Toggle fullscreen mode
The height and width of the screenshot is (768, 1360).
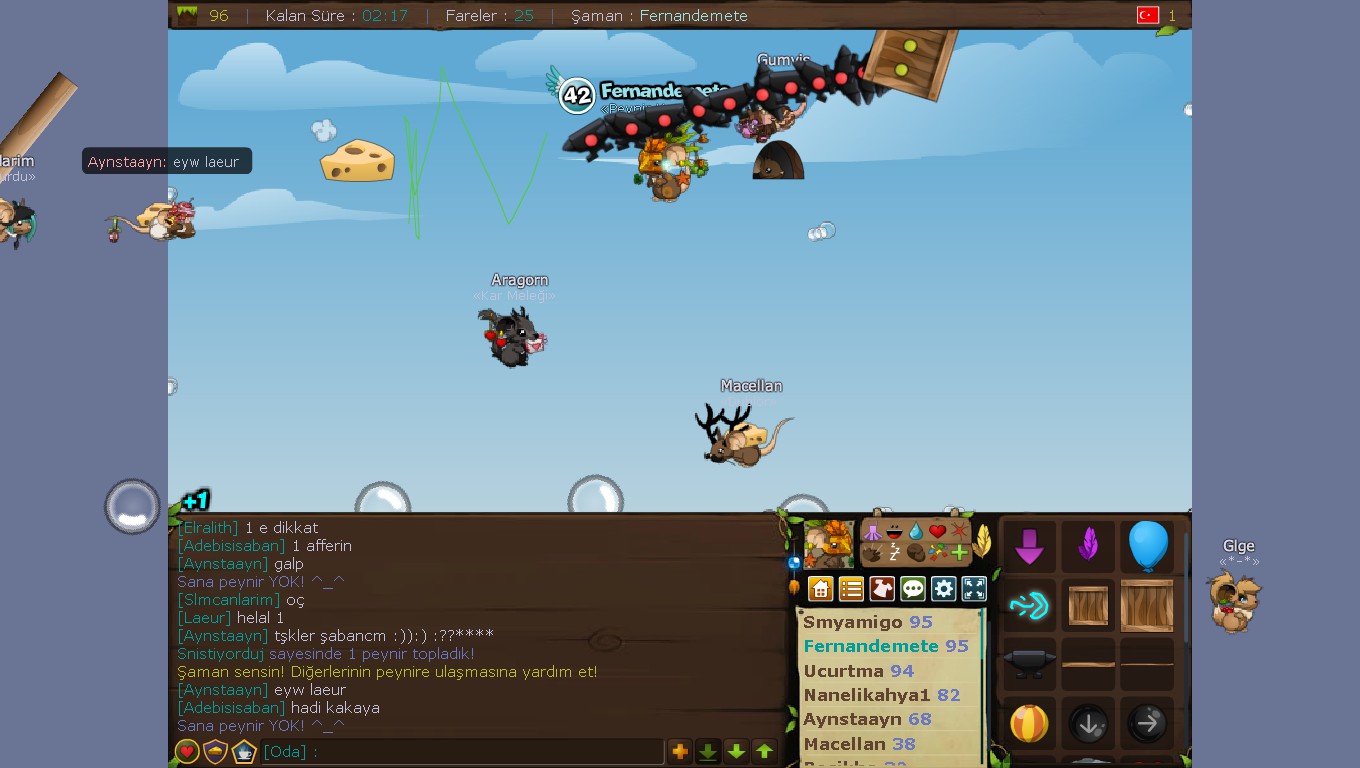click(x=974, y=588)
